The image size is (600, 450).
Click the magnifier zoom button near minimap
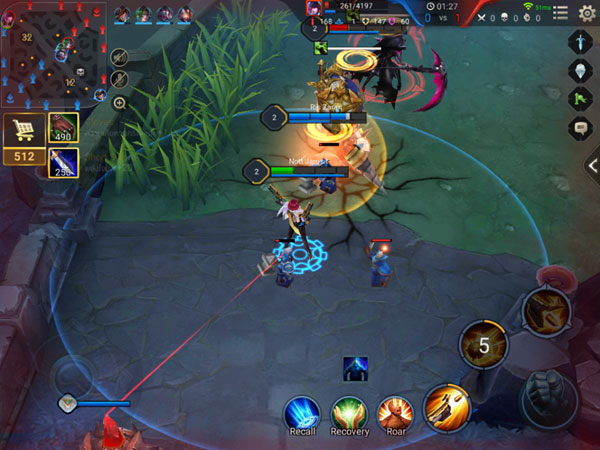coord(119,102)
